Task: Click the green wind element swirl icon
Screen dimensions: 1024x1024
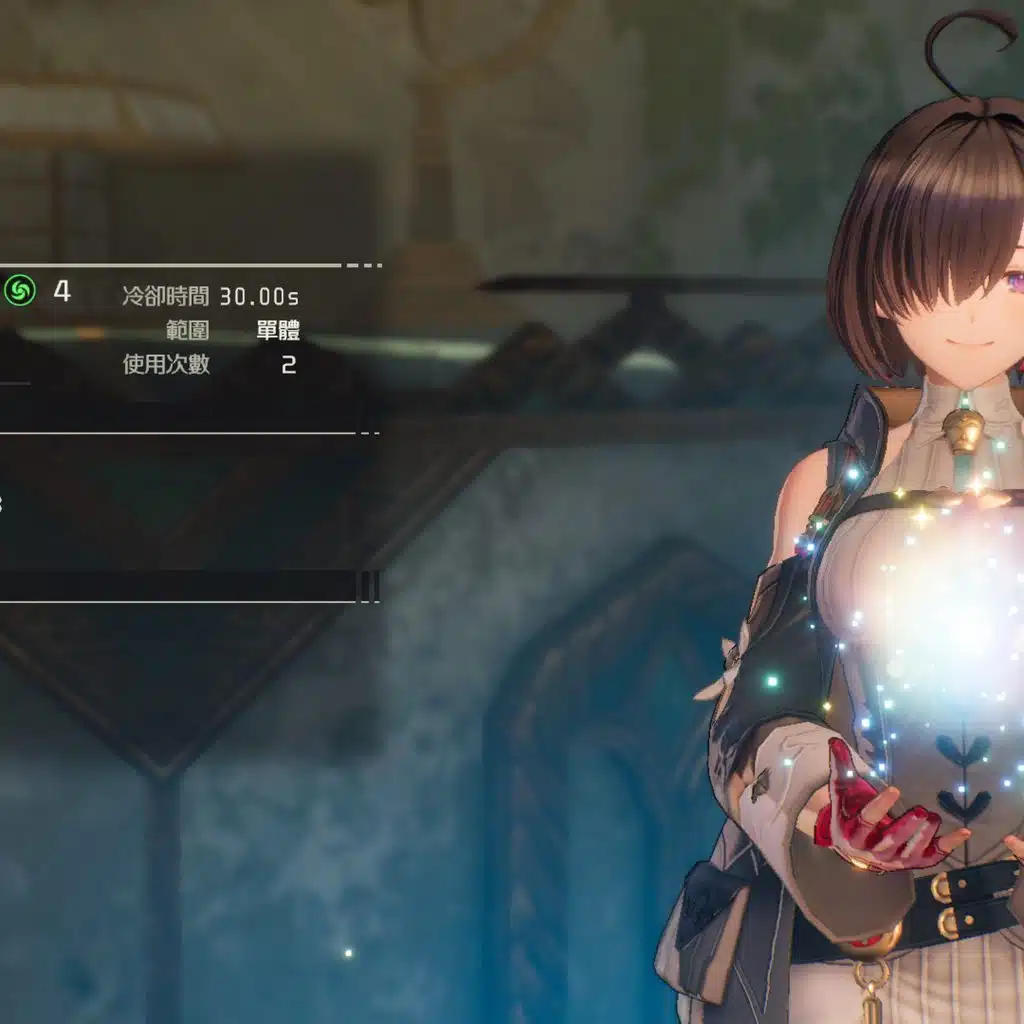Action: pos(19,291)
